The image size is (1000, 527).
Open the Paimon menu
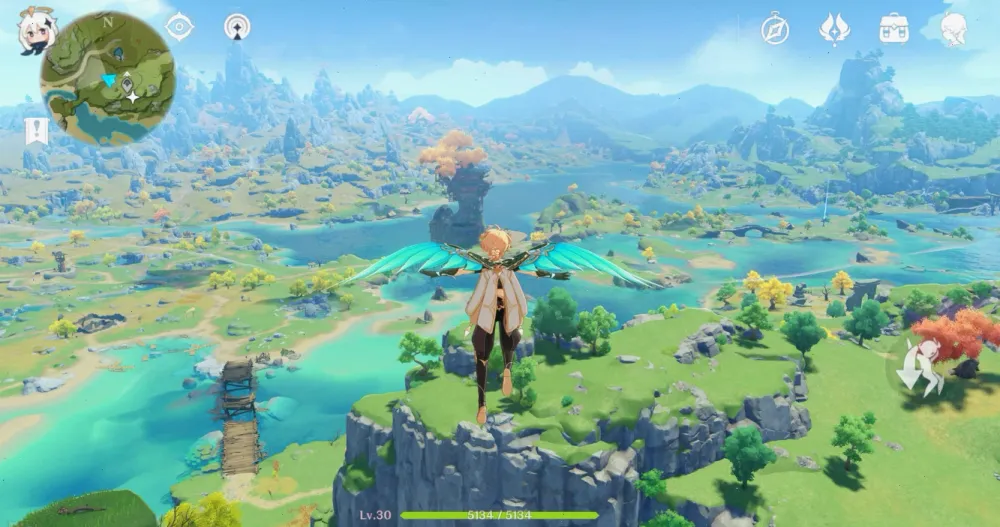tap(36, 30)
